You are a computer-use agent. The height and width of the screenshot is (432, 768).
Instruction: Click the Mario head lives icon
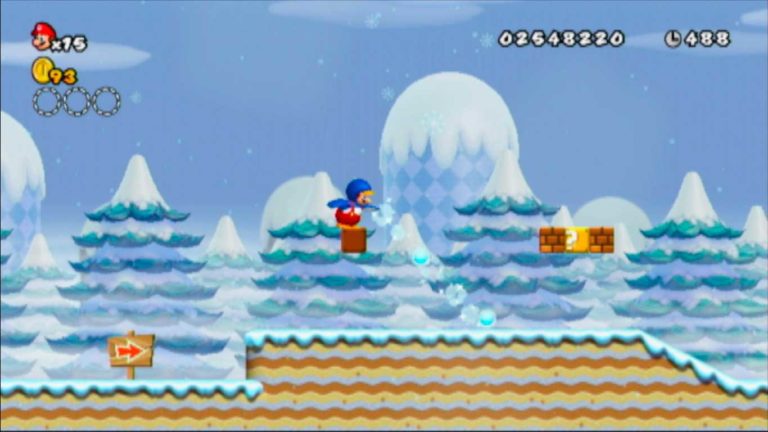pyautogui.click(x=42, y=37)
